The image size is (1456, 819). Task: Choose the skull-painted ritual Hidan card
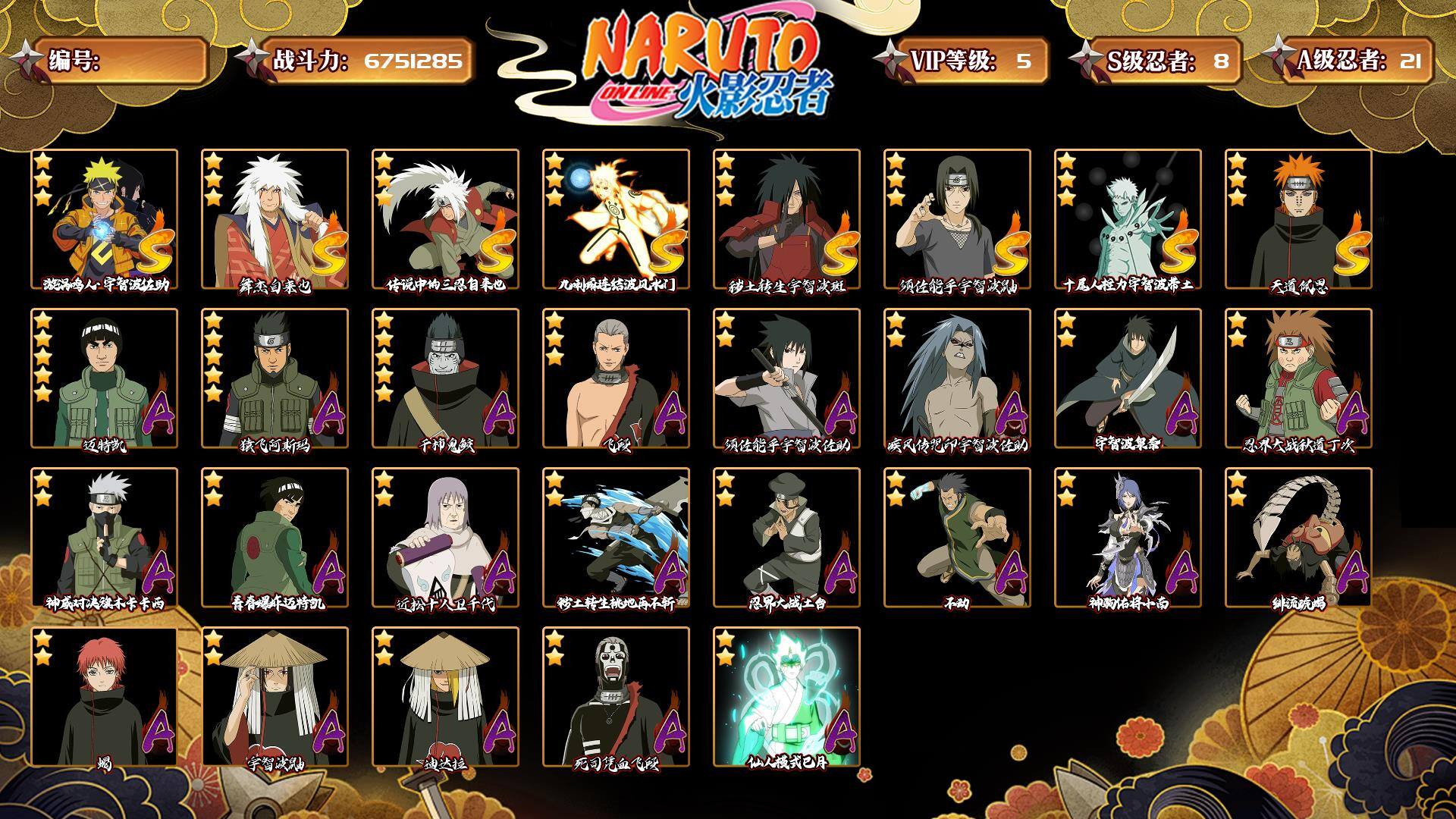click(x=616, y=696)
